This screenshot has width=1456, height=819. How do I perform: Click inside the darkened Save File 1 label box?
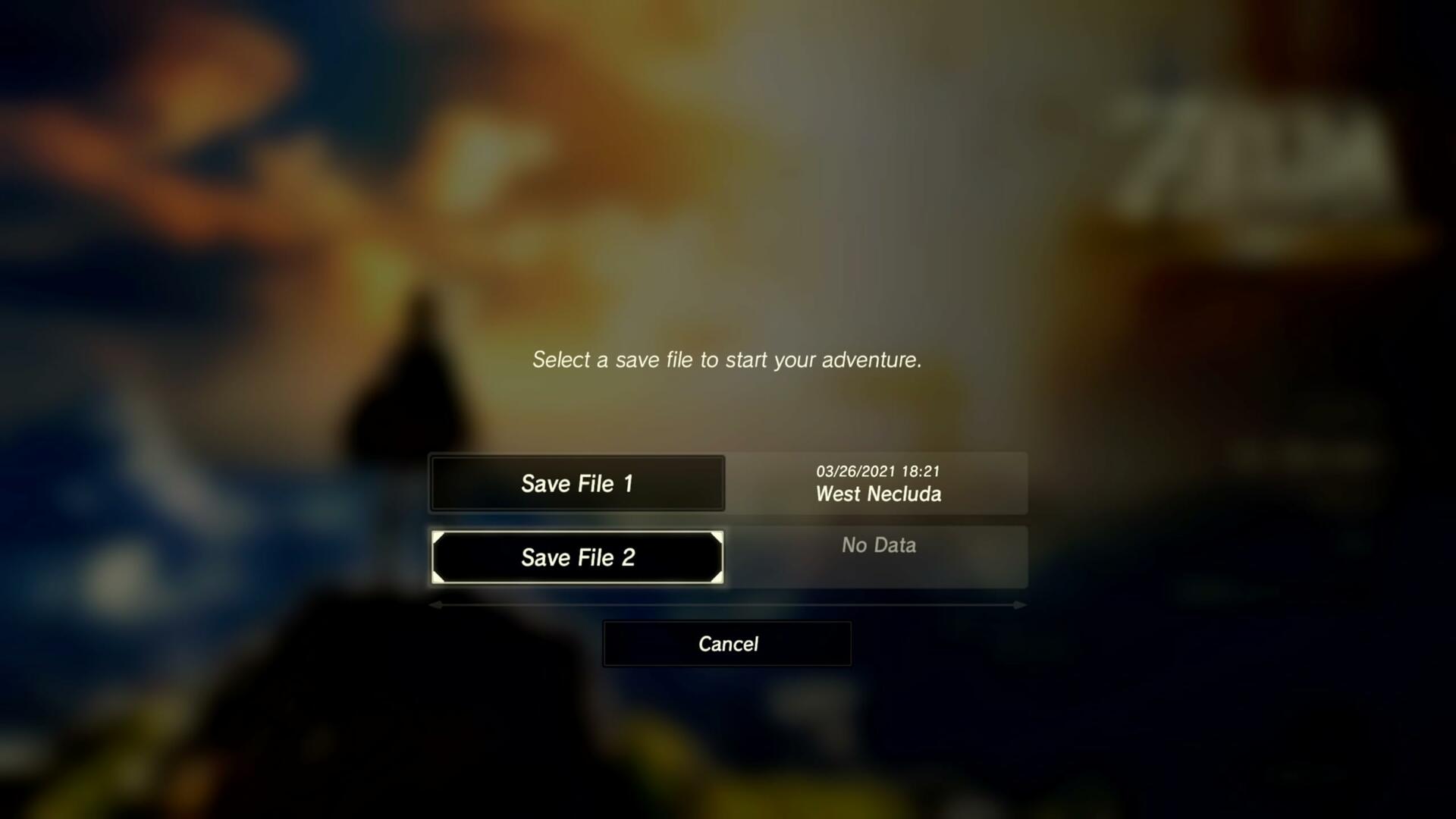click(578, 483)
